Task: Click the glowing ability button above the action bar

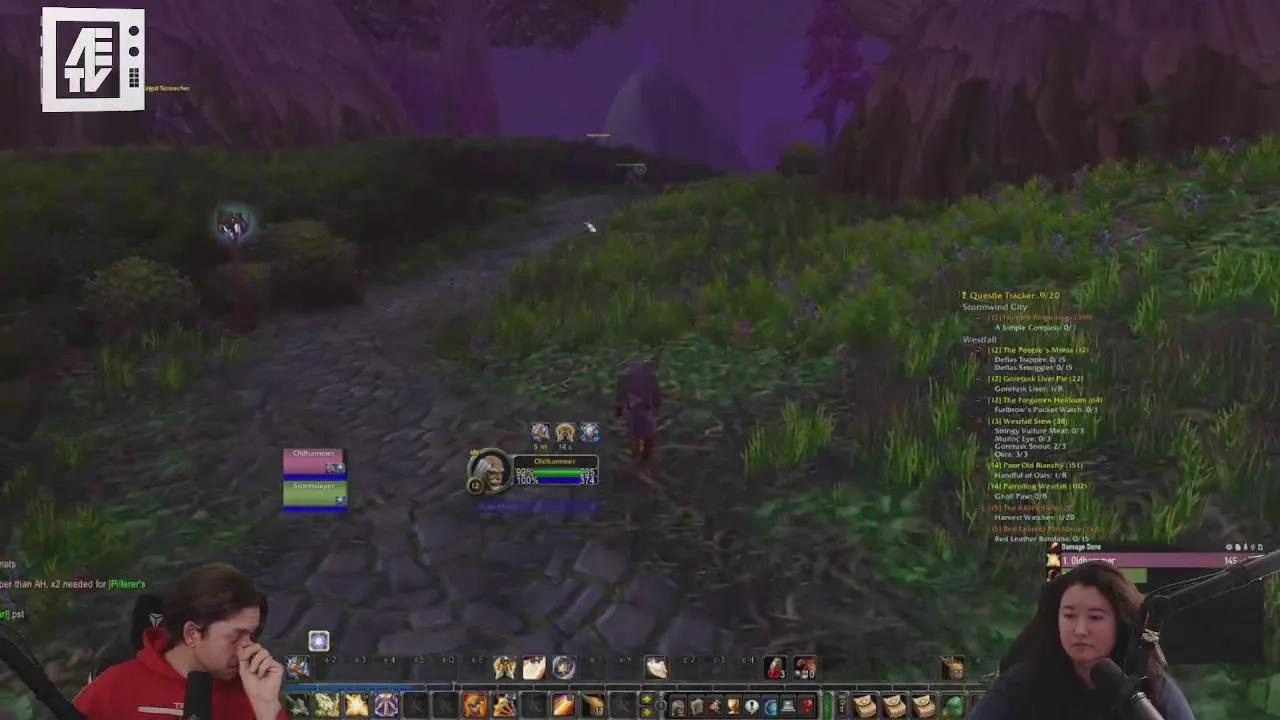Action: pos(319,640)
